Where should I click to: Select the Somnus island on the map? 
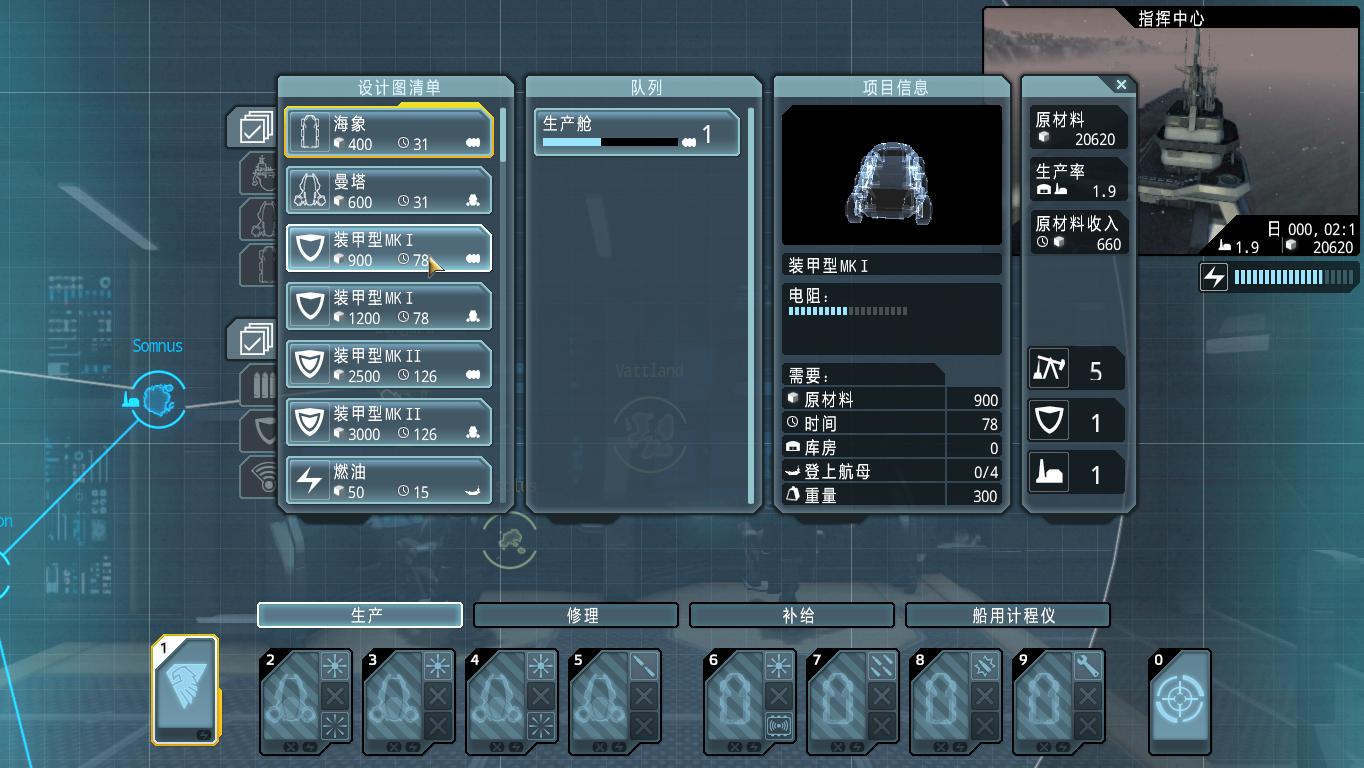click(x=158, y=399)
